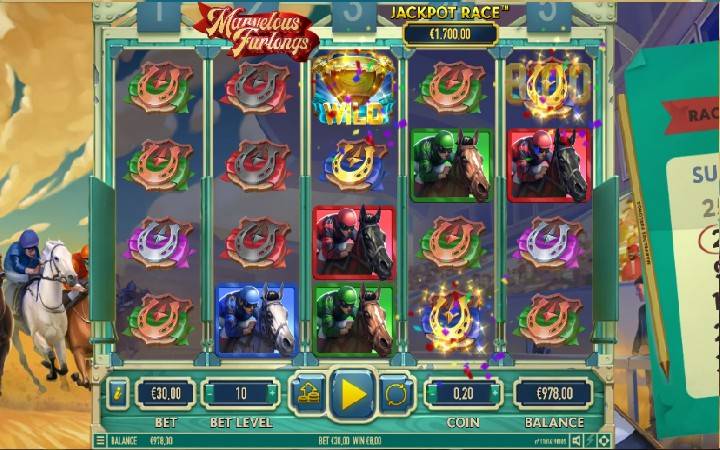
Task: Open the hamburger menu in the bottom bar
Action: click(100, 440)
